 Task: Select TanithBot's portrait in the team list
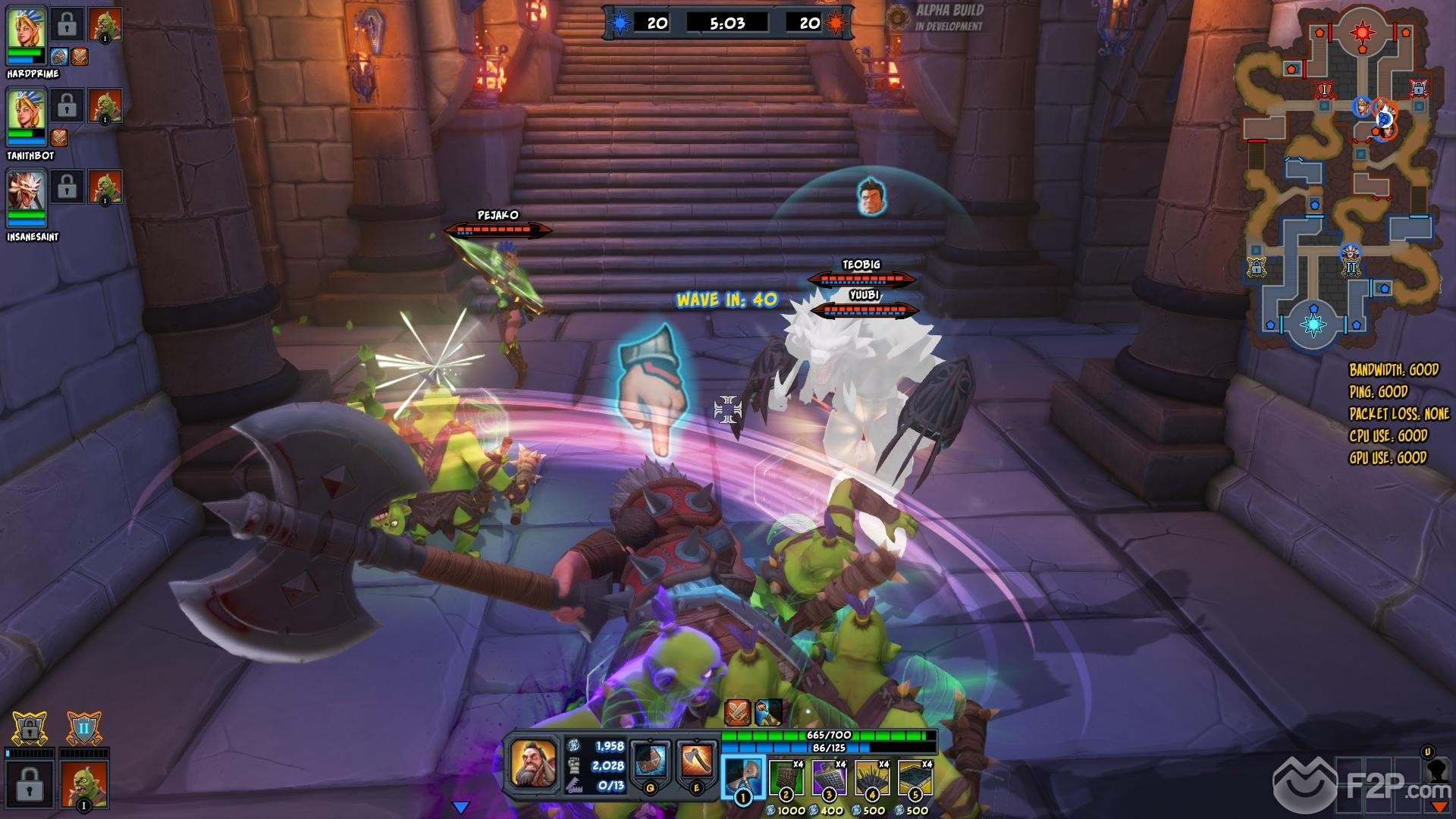click(27, 110)
